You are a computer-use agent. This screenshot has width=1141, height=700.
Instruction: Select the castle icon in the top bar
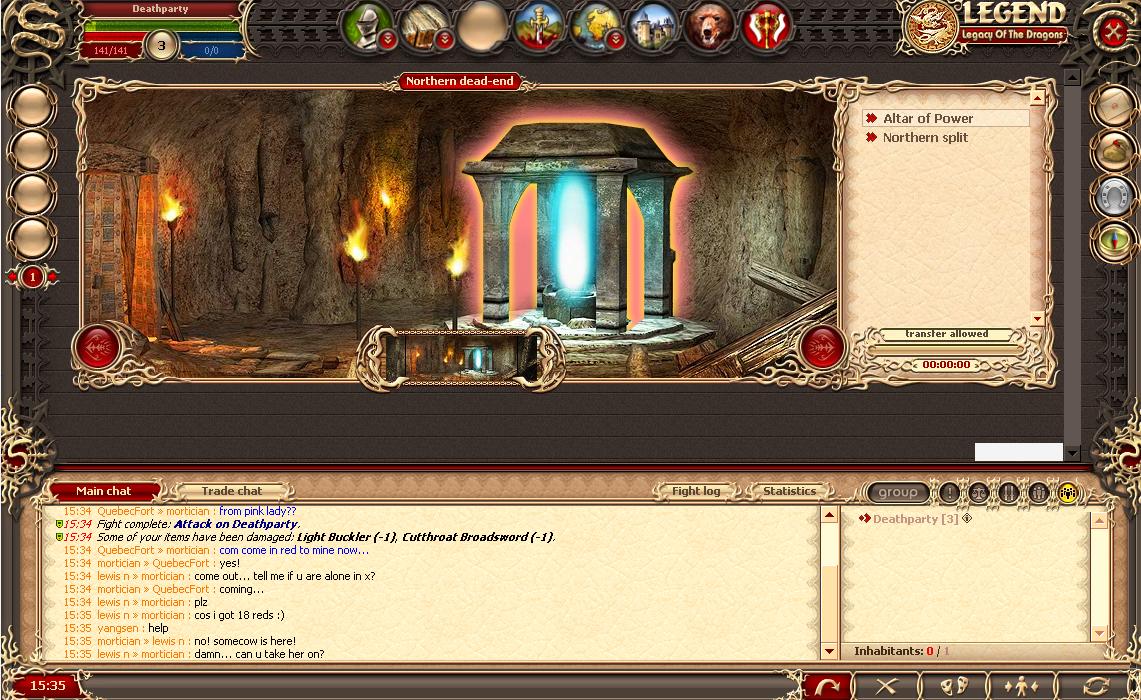click(x=652, y=25)
